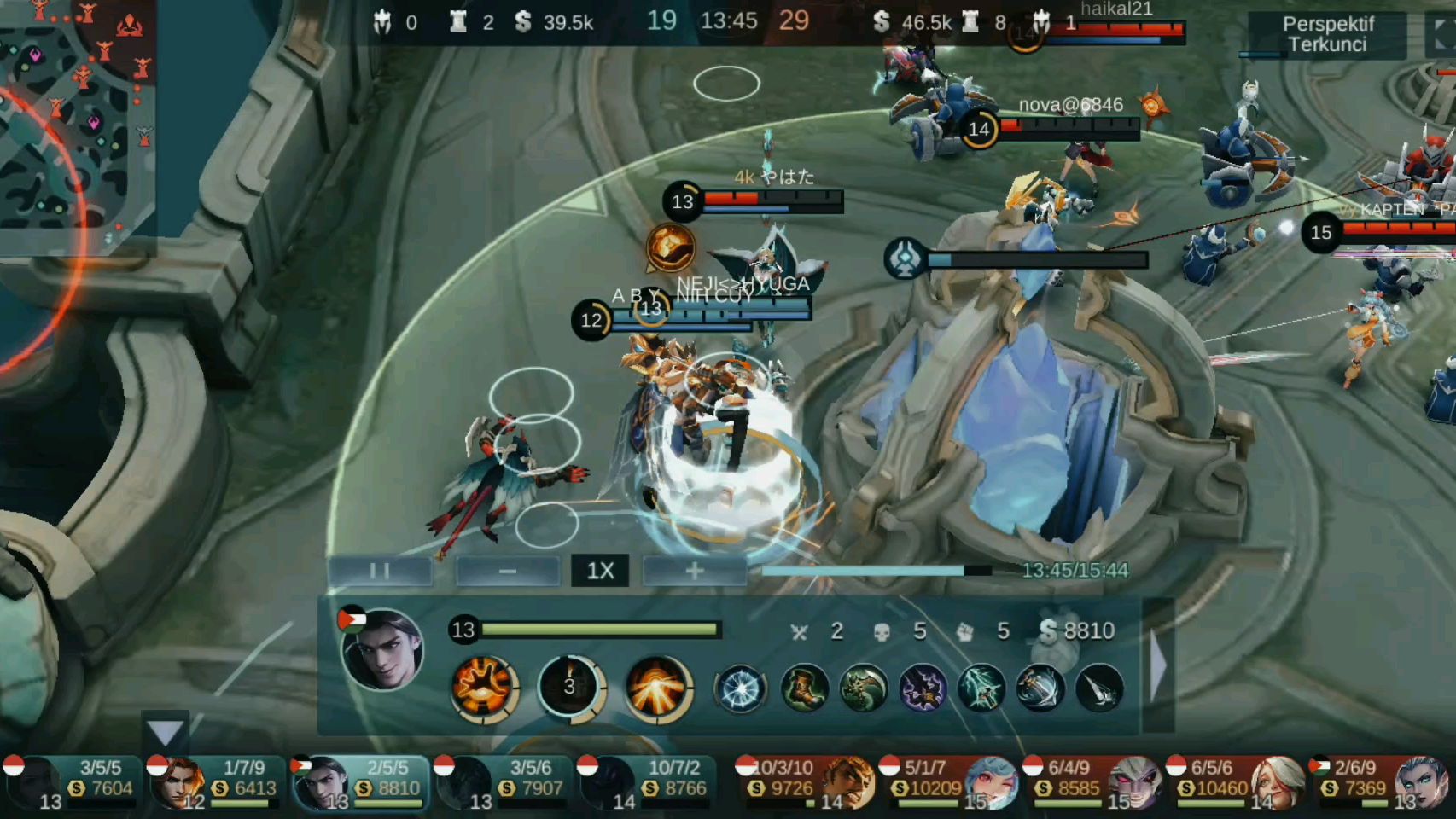Decrease replay speed with minus button
This screenshot has width=1456, height=819.
click(x=507, y=571)
